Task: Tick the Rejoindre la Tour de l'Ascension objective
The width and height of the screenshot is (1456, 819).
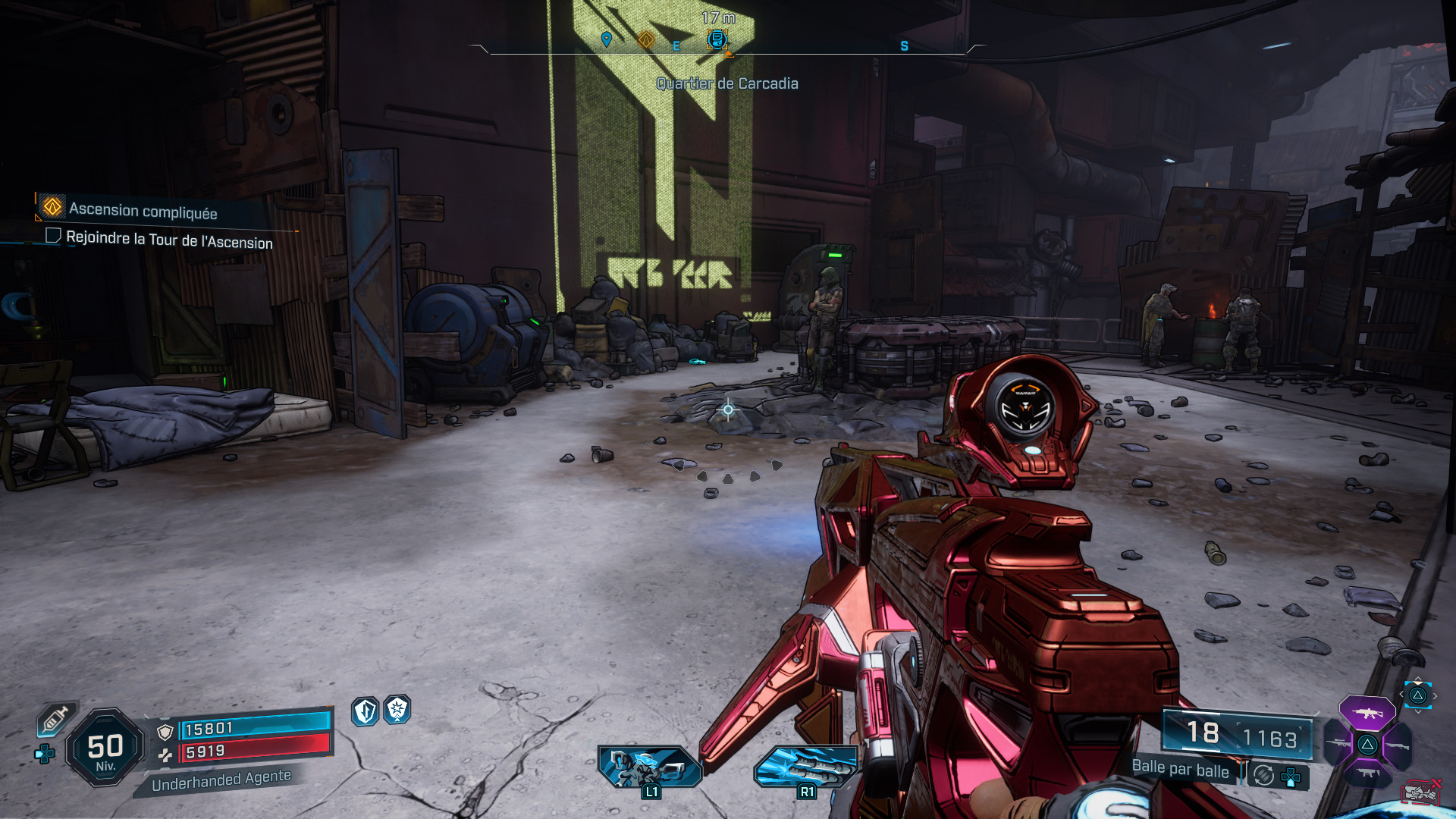Action: (54, 236)
